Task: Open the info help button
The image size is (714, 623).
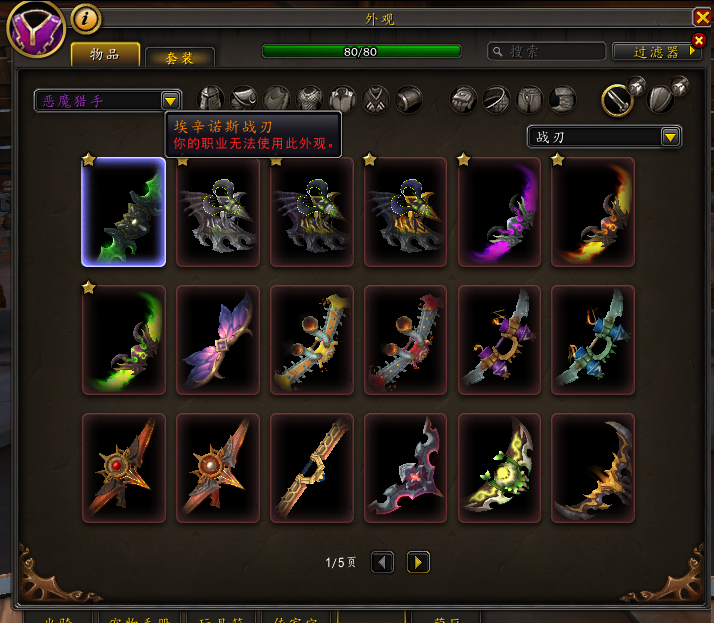Action: [87, 18]
